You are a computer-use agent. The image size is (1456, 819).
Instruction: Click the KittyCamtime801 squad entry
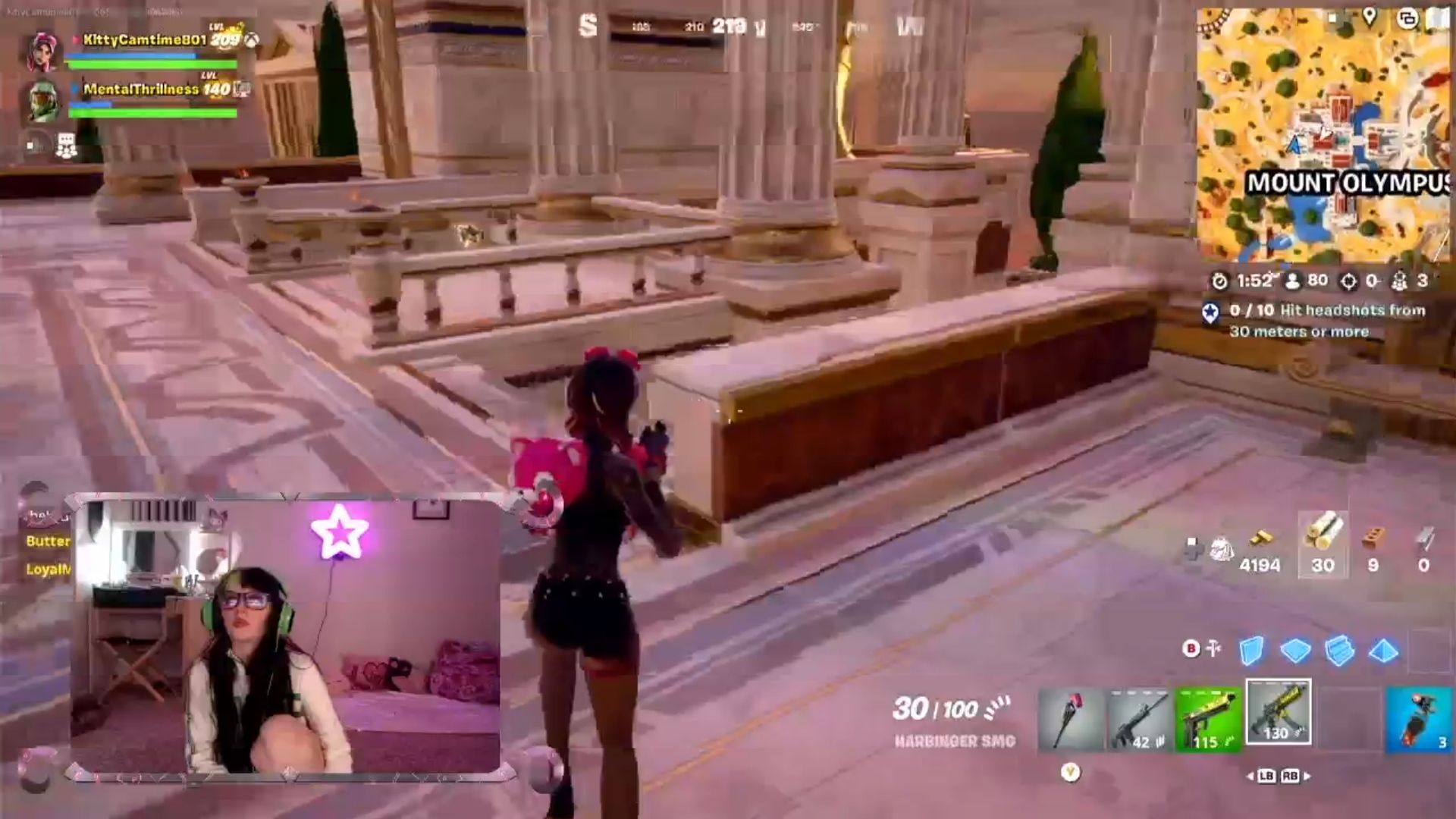click(x=144, y=40)
